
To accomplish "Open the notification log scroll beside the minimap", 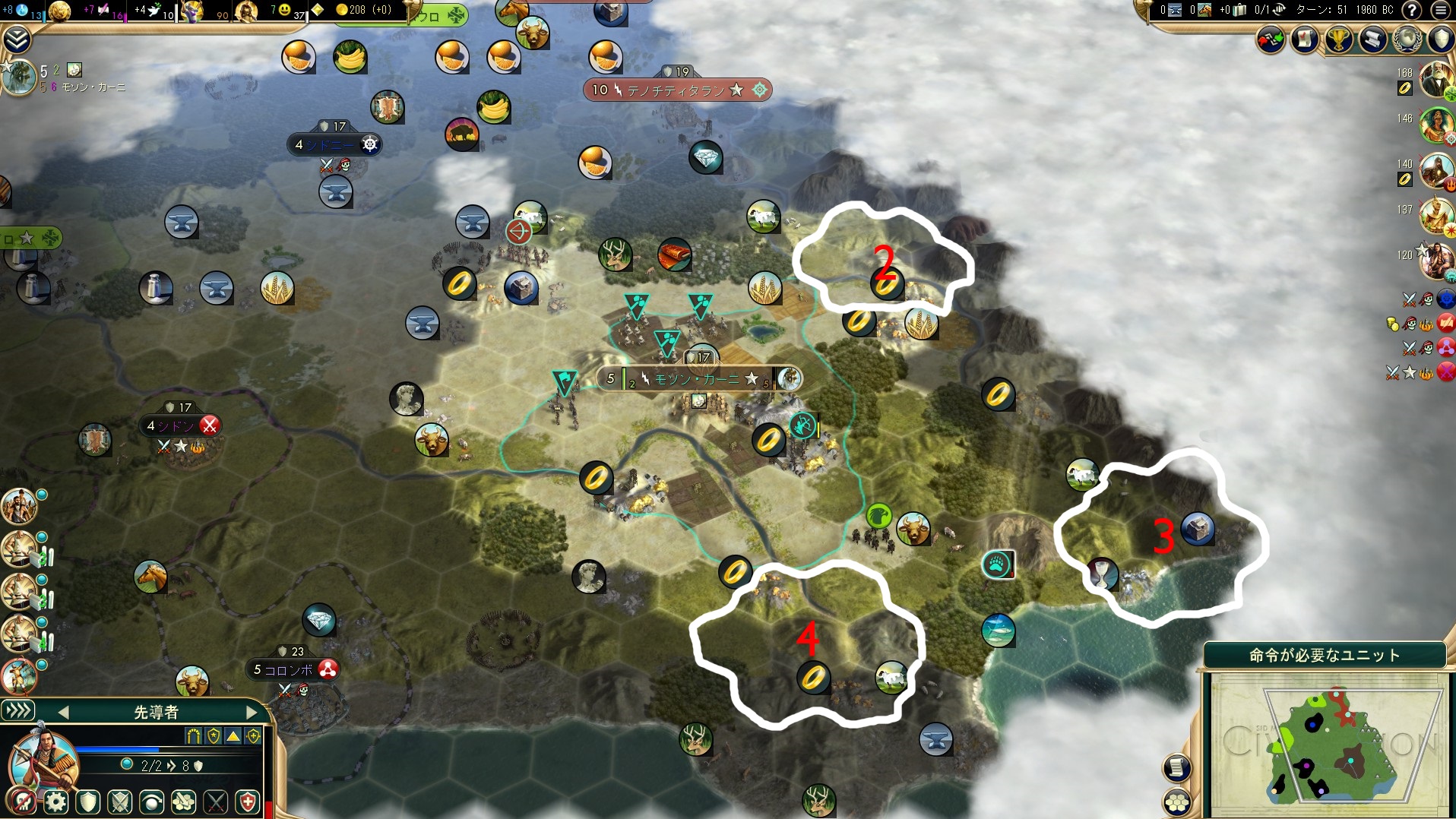I will [1177, 768].
